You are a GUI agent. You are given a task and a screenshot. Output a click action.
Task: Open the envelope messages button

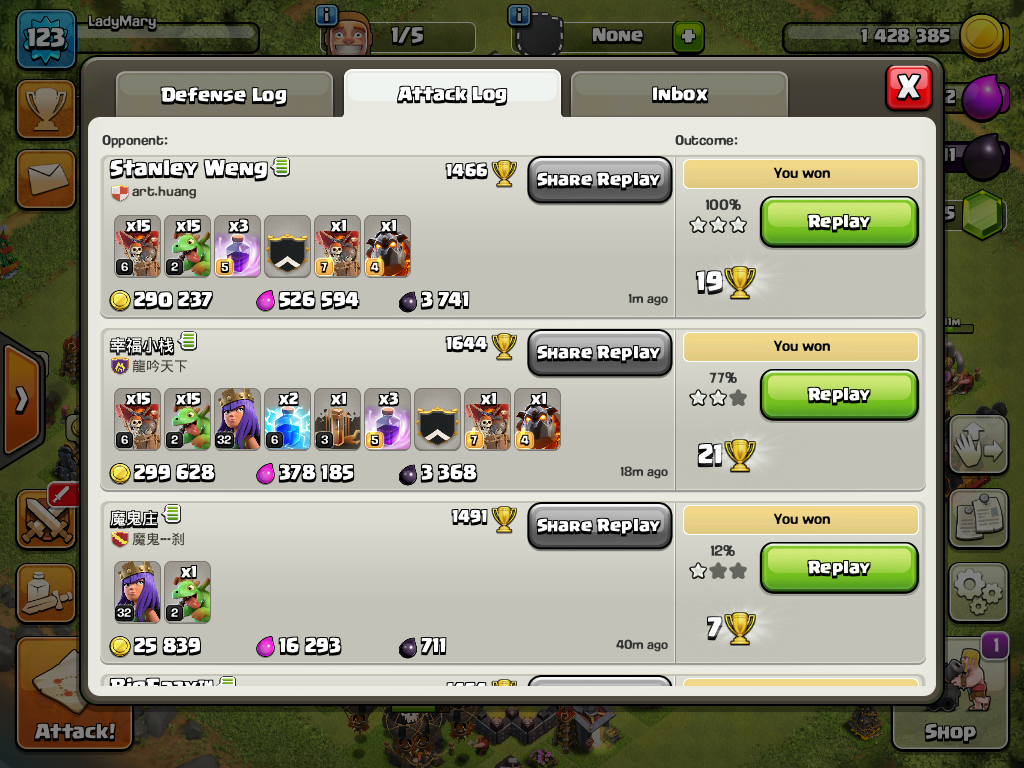pos(46,180)
